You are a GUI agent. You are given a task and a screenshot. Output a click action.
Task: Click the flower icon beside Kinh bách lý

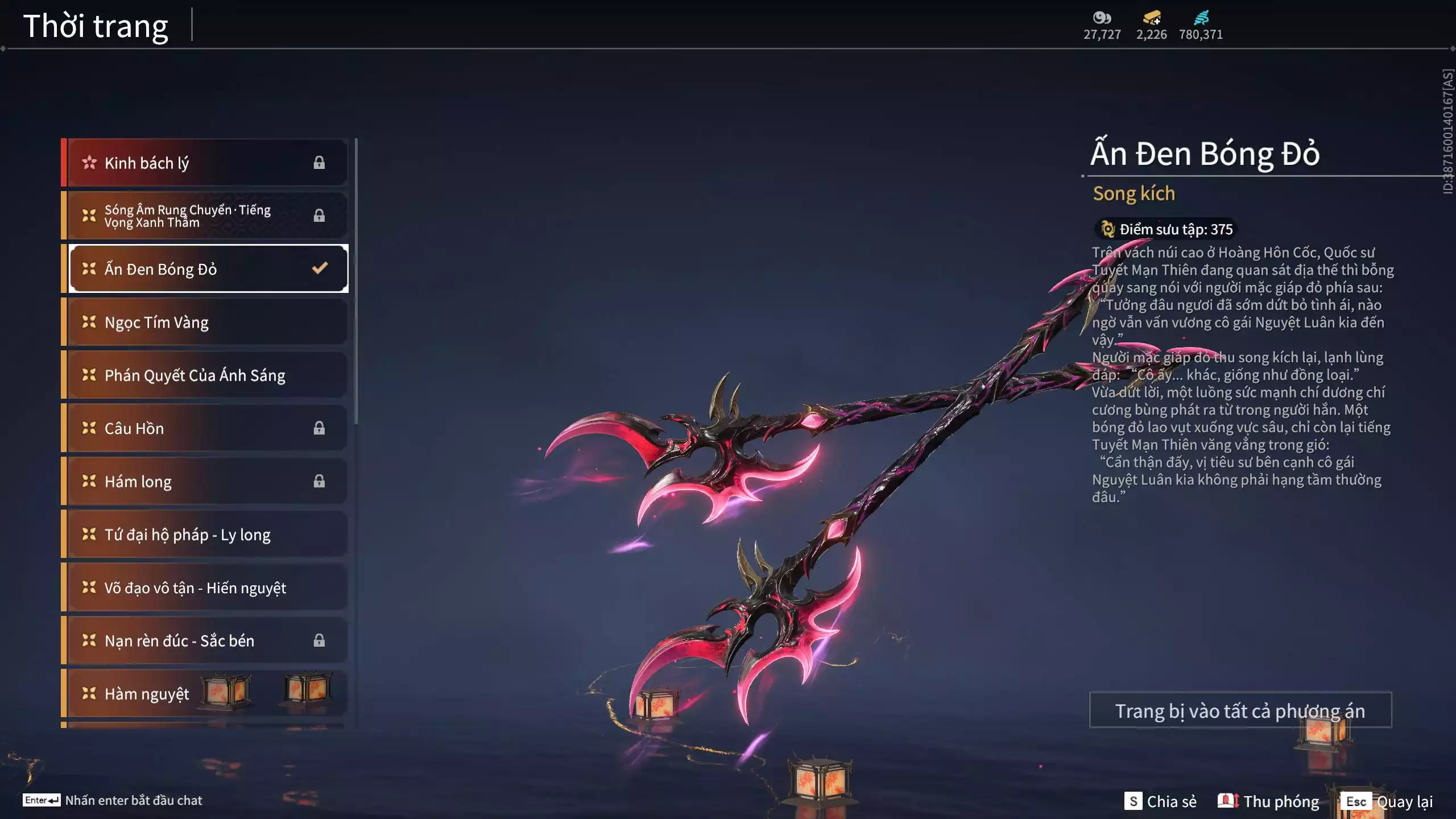point(89,162)
